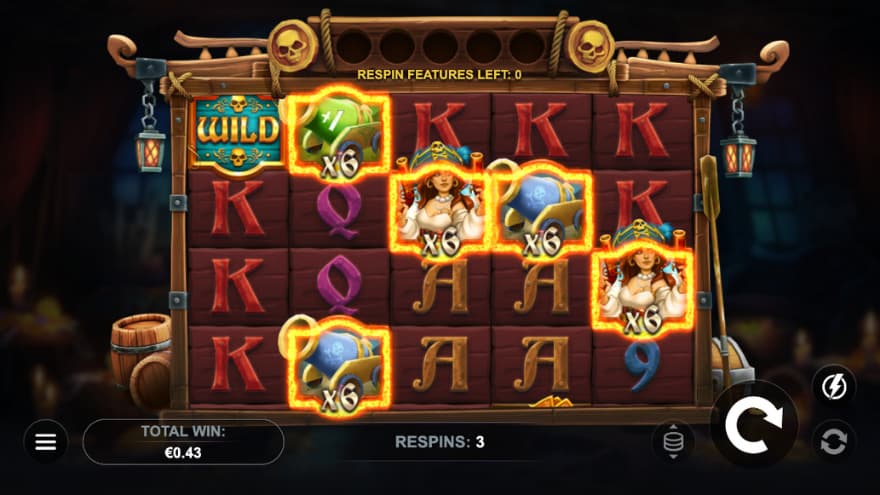The width and height of the screenshot is (880, 495).
Task: Open the hamburger menu
Action: click(x=46, y=441)
